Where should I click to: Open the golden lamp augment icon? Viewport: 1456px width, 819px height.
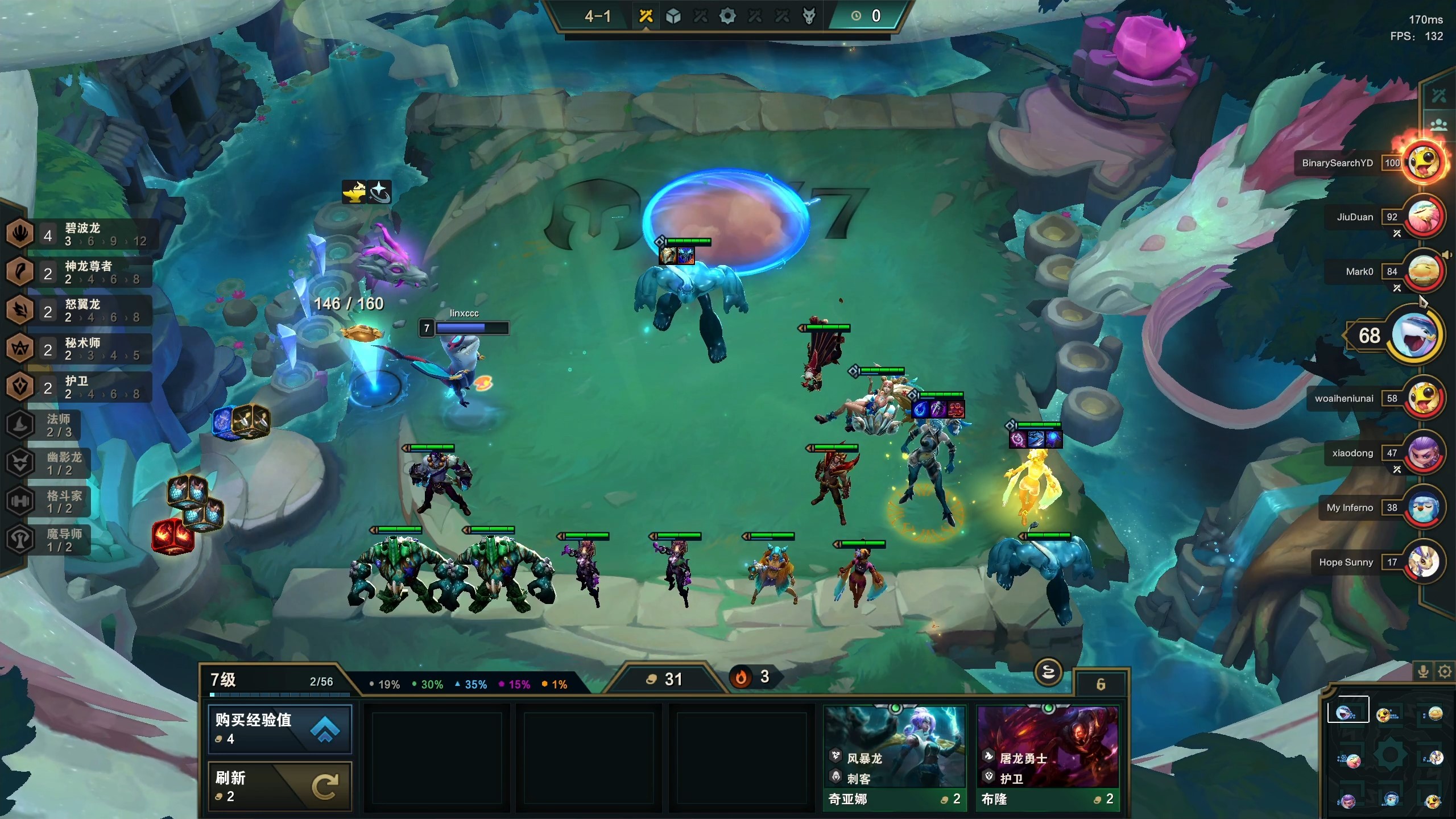click(354, 192)
